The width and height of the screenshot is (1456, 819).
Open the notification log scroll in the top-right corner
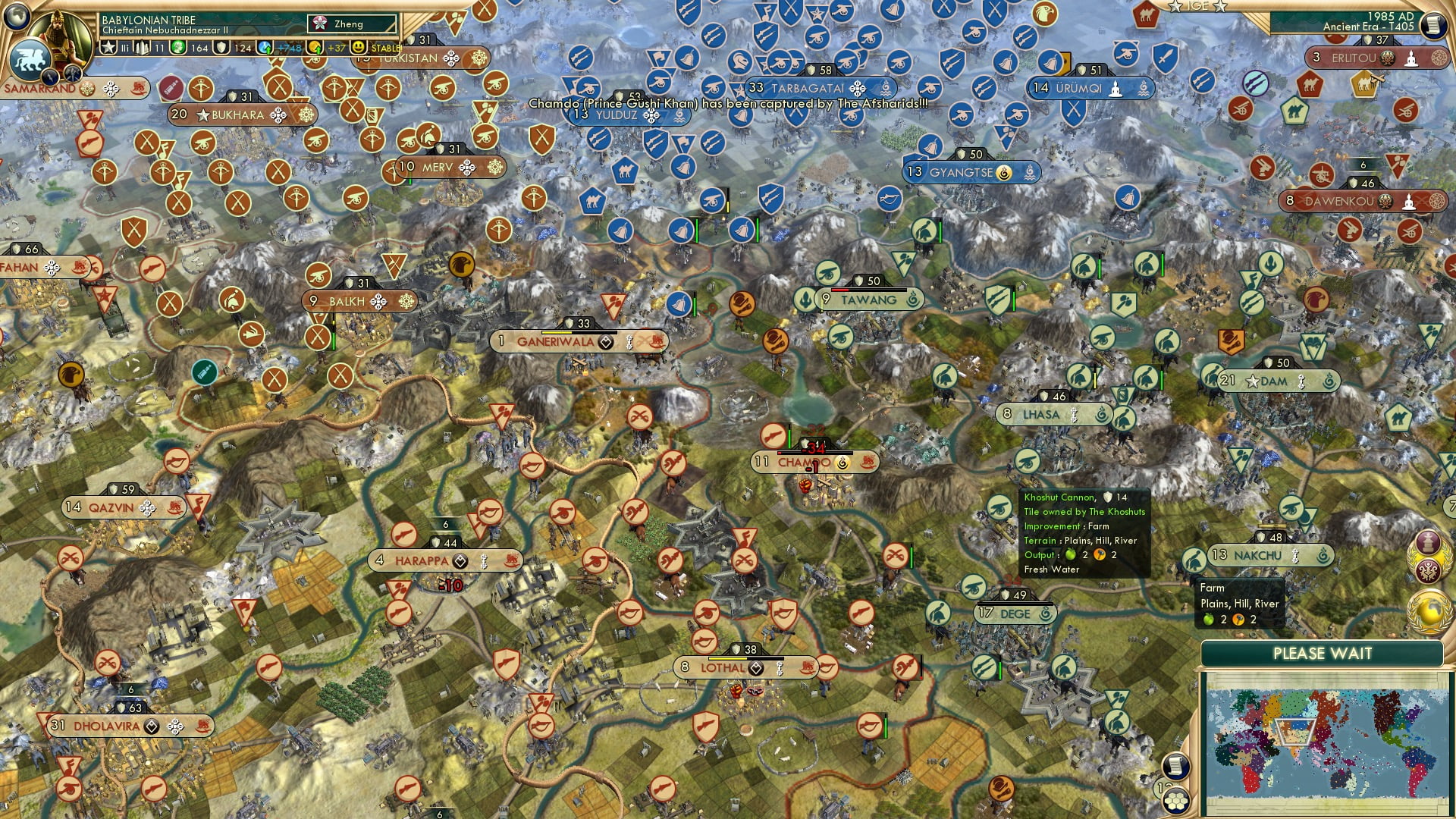[x=1432, y=25]
